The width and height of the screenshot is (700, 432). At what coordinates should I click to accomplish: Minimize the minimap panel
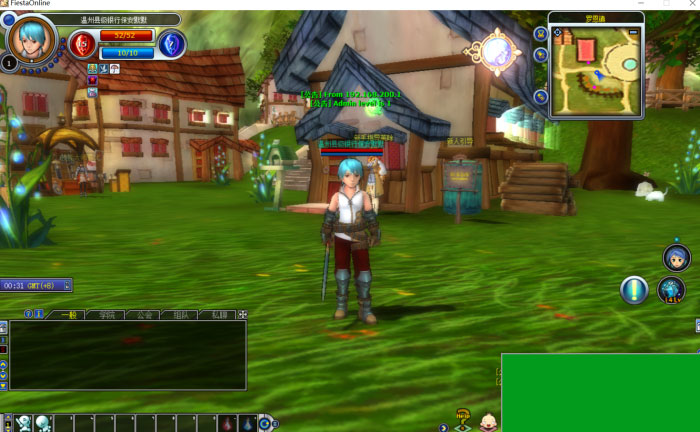[633, 32]
